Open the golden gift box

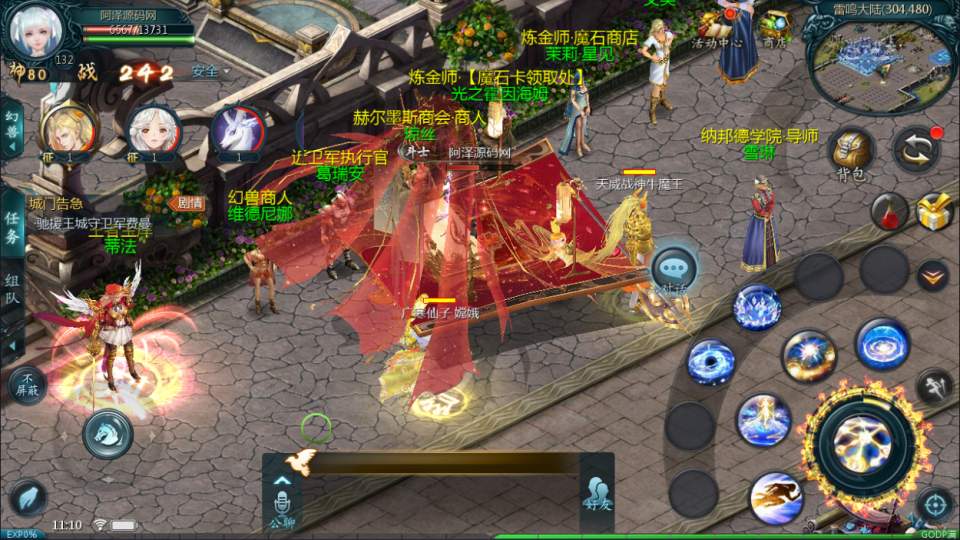(x=934, y=211)
